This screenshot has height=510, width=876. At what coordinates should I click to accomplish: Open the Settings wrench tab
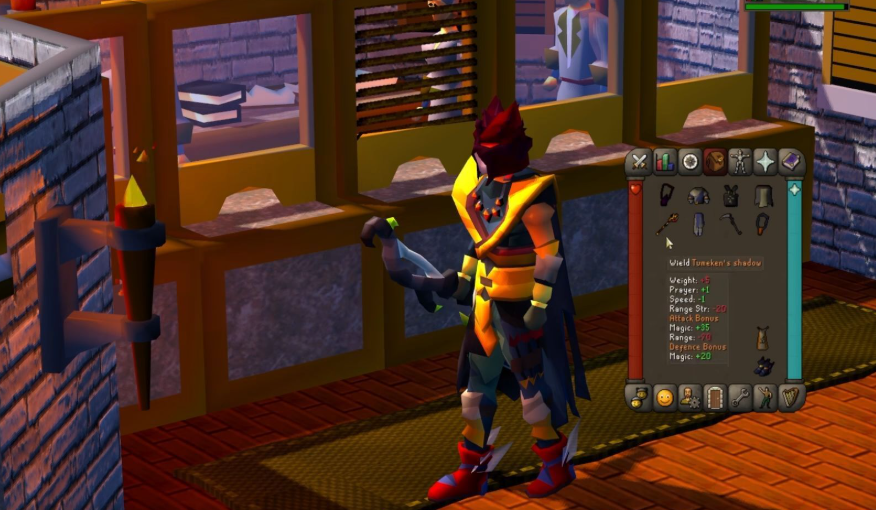point(740,397)
